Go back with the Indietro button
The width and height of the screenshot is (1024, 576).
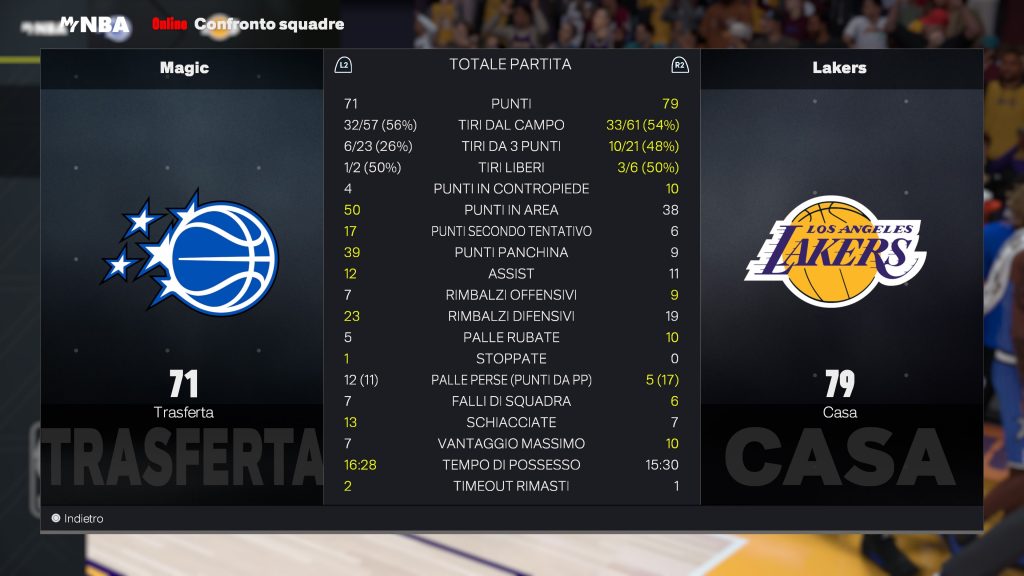pos(77,518)
